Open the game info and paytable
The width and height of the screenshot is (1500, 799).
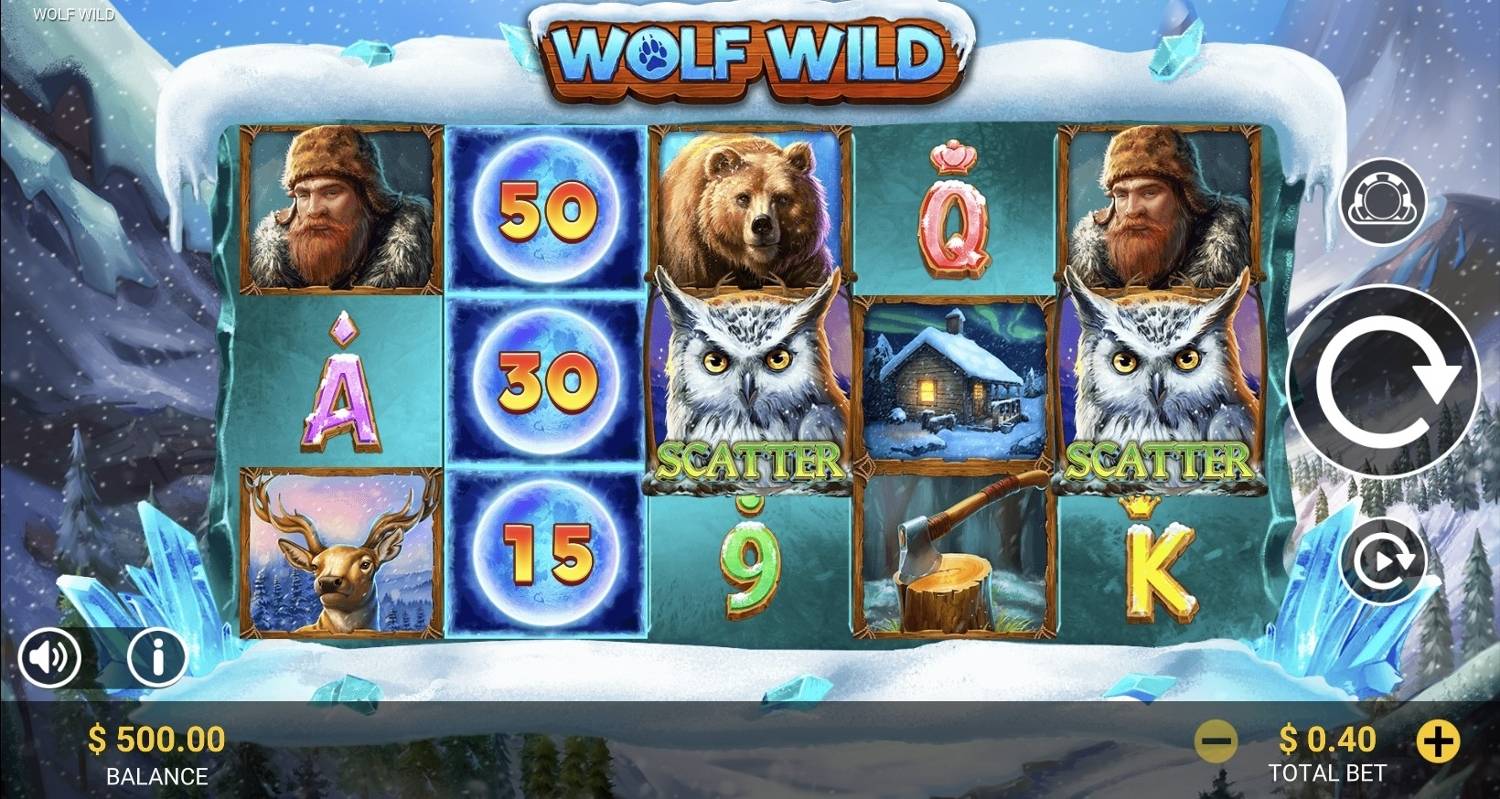coord(155,657)
